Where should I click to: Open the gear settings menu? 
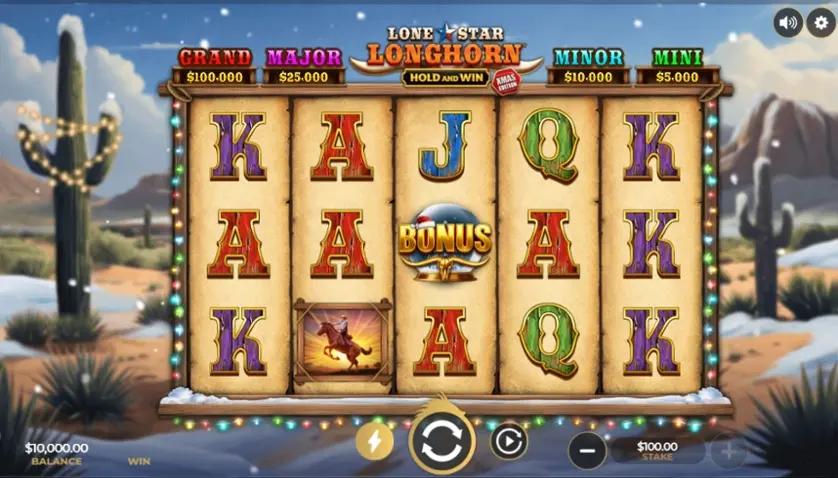pyautogui.click(x=821, y=22)
